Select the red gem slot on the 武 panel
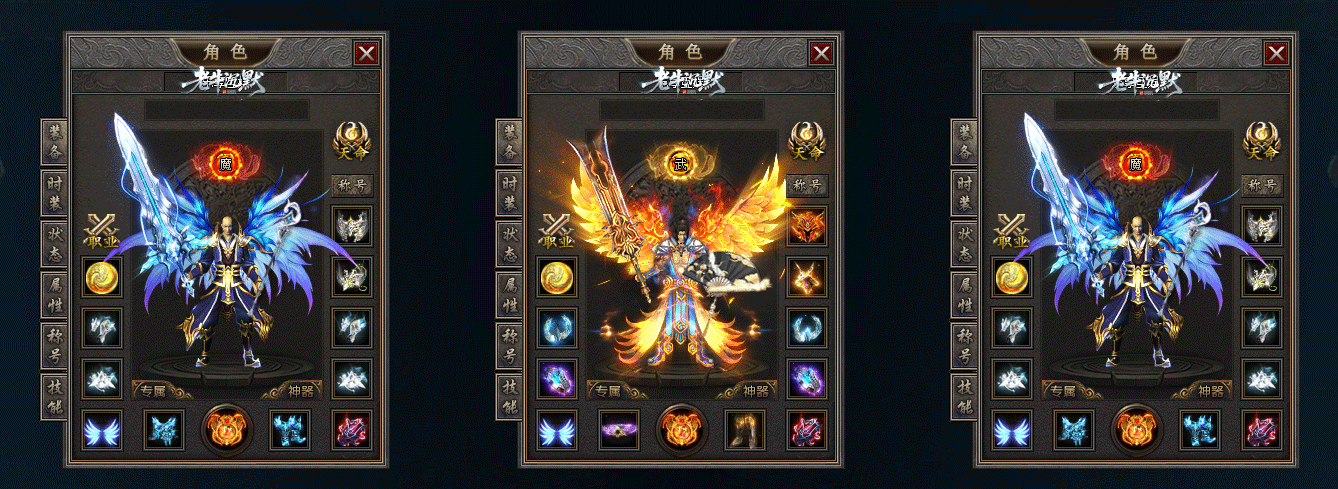 pos(806,430)
